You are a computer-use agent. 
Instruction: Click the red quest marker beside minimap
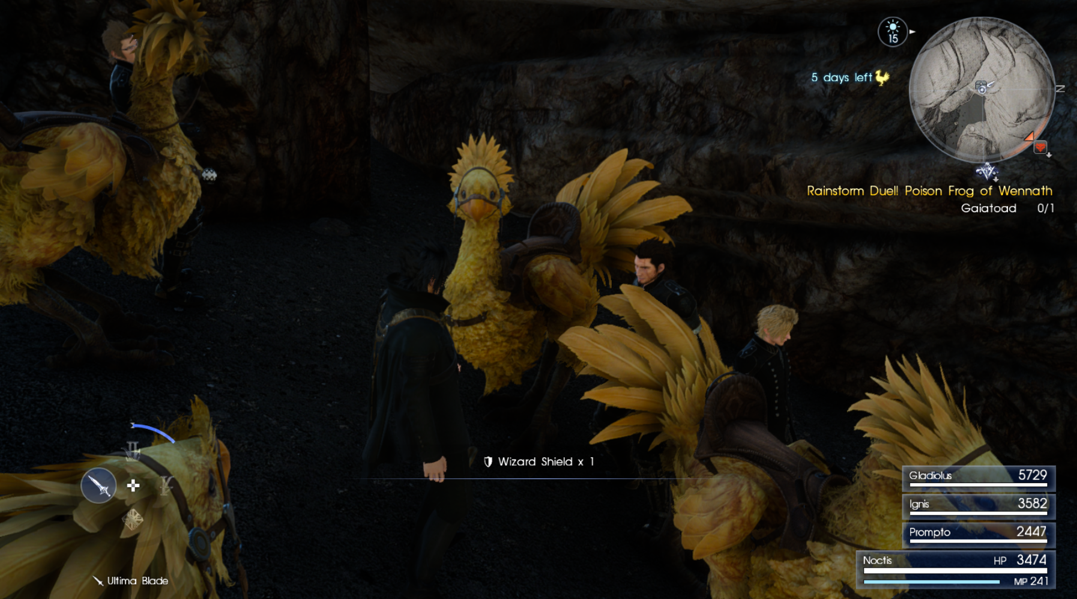[1040, 148]
